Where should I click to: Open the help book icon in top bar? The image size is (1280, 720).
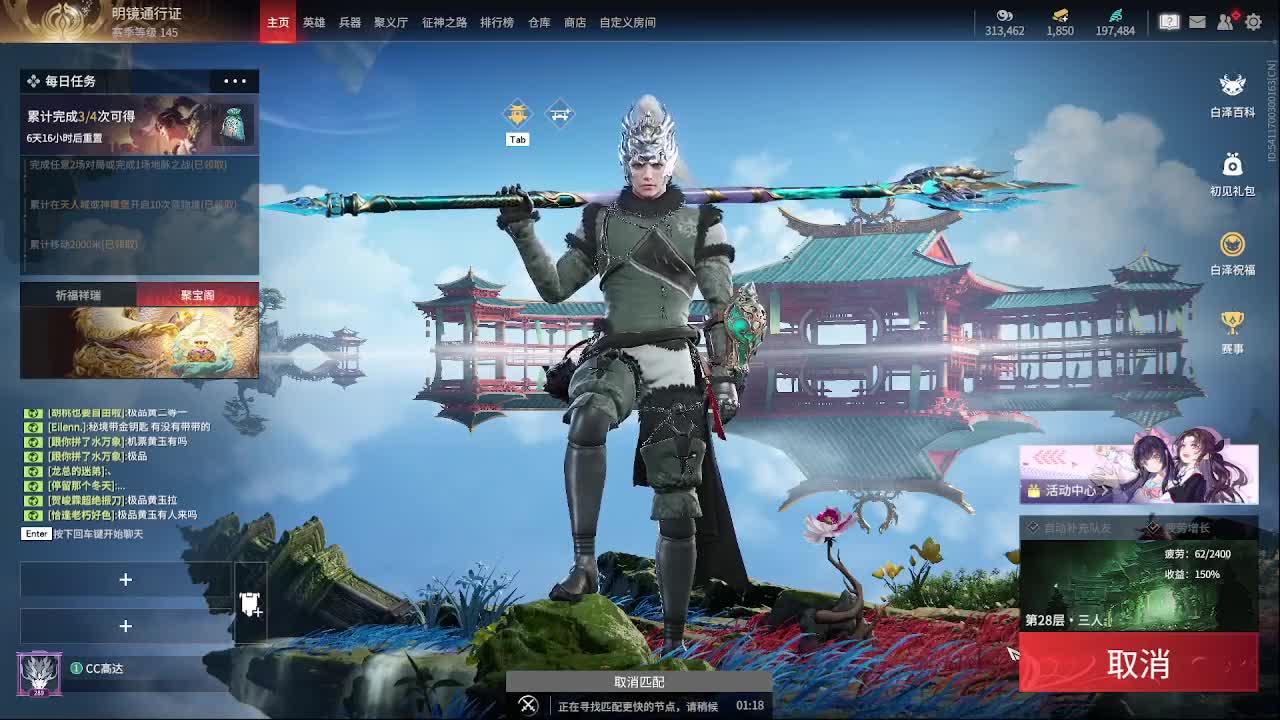1168,21
